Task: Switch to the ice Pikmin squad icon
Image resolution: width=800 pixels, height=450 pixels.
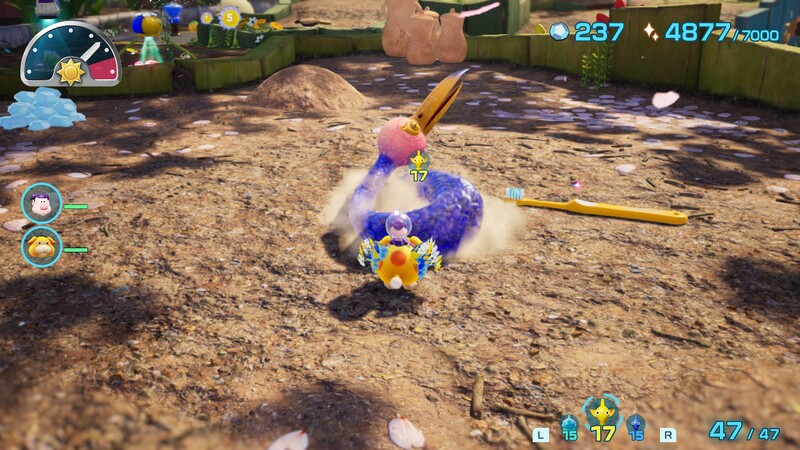Action: 569,423
